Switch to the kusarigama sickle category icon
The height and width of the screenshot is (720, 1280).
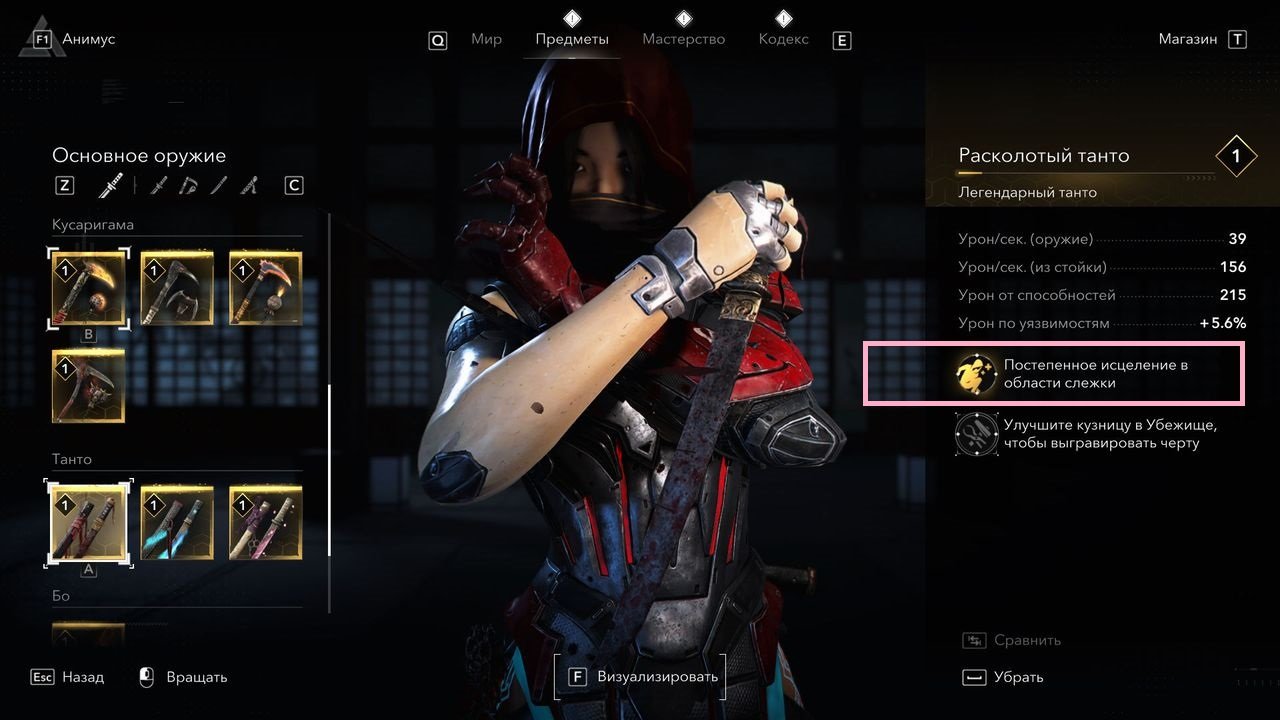click(189, 186)
